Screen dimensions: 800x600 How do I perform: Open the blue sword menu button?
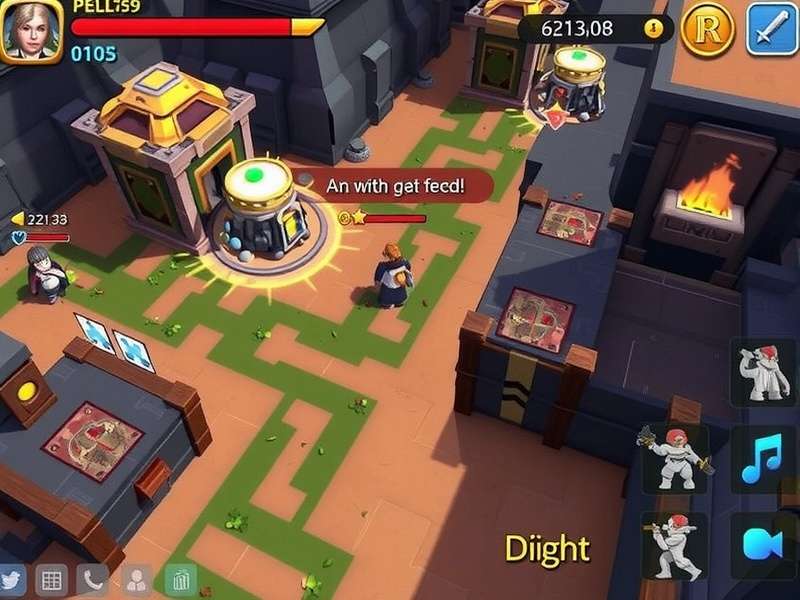(770, 29)
